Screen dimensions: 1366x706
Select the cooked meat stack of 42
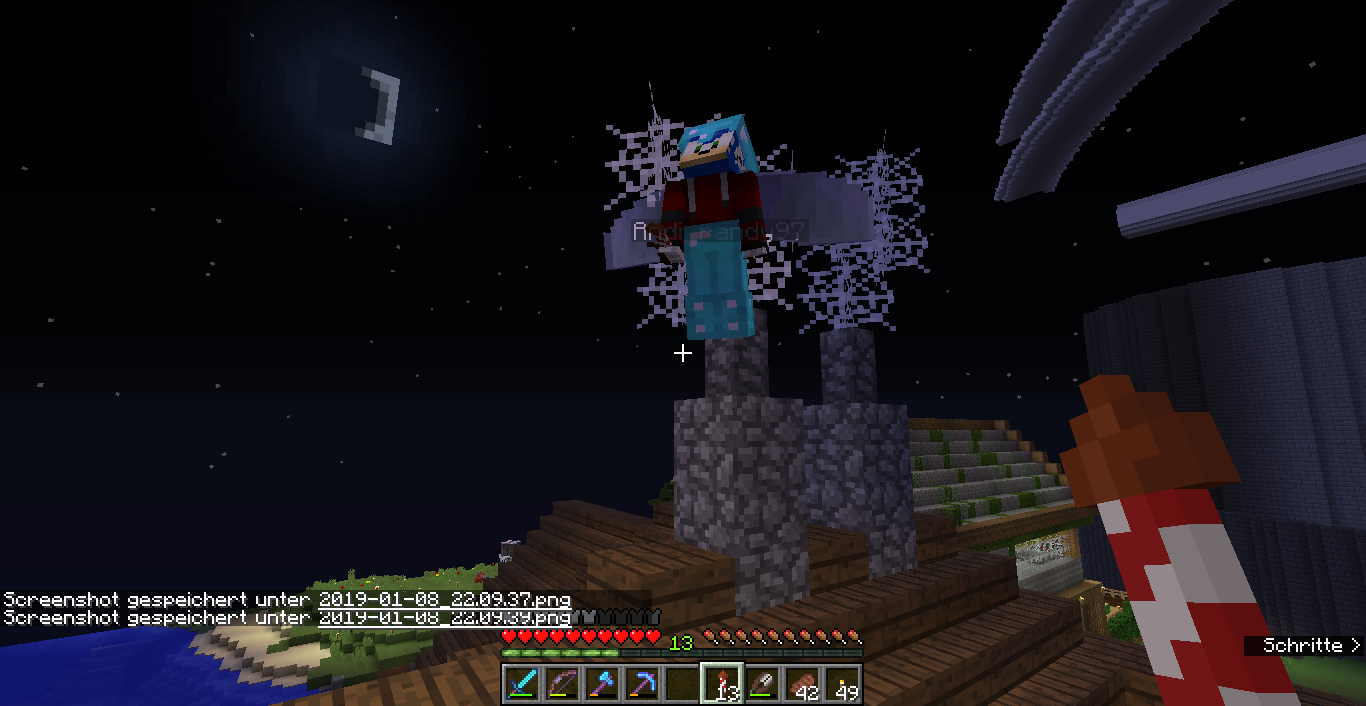pos(802,684)
